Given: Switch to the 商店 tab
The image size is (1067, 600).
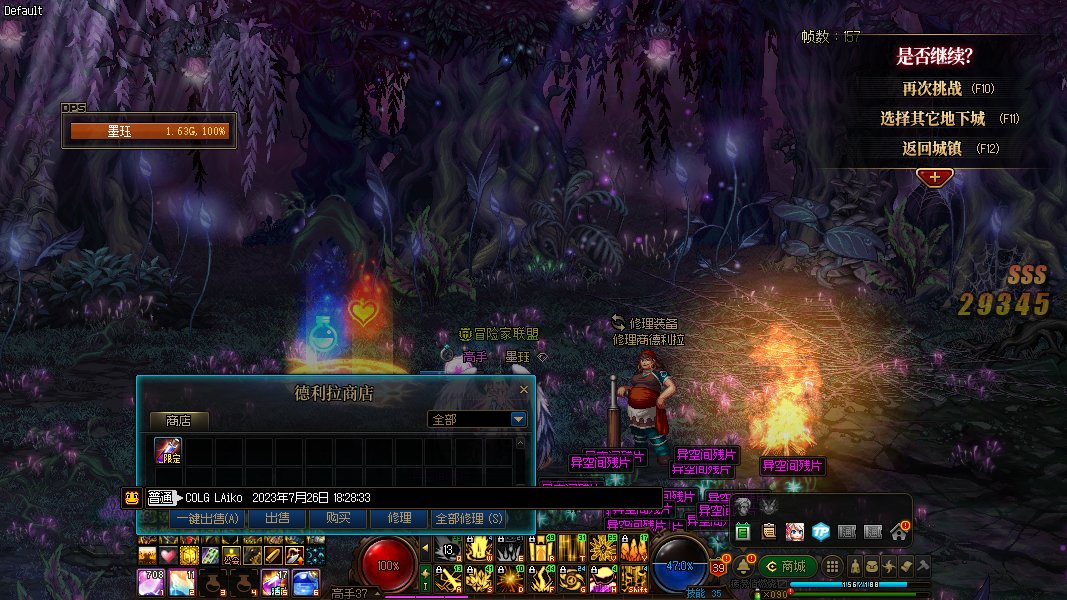Looking at the screenshot, I should [179, 420].
